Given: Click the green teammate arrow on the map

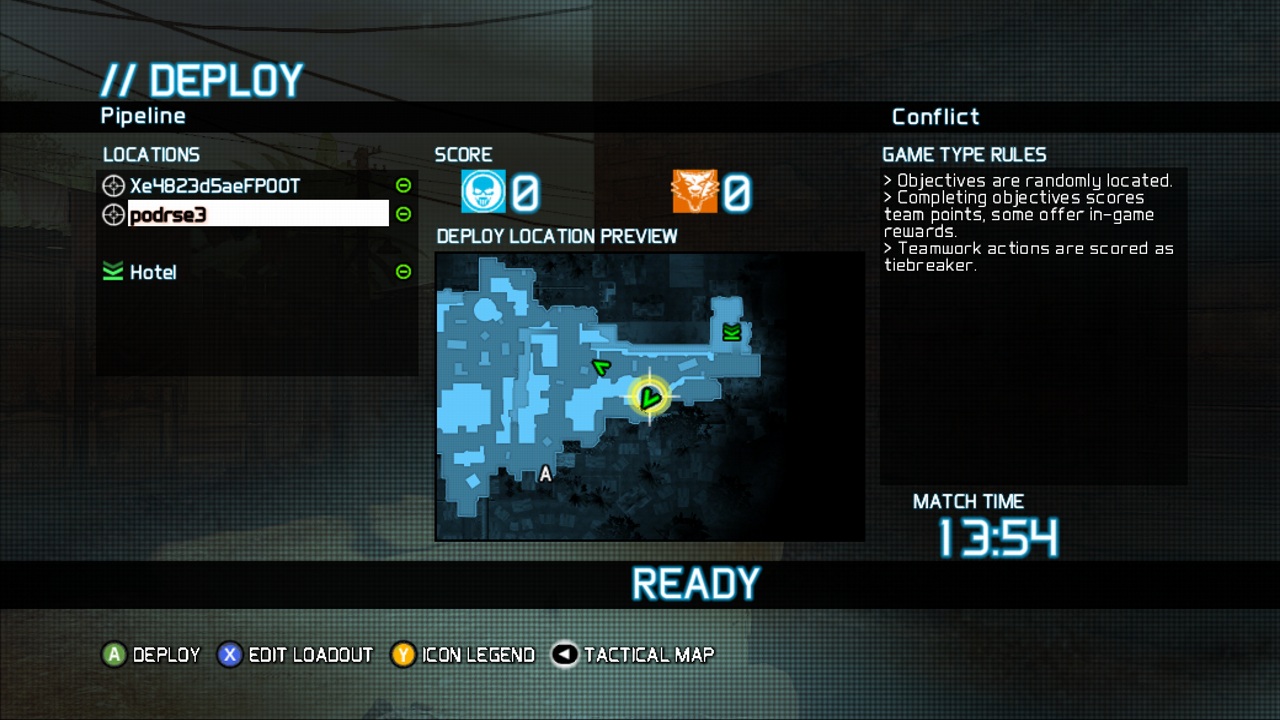Looking at the screenshot, I should [x=601, y=368].
